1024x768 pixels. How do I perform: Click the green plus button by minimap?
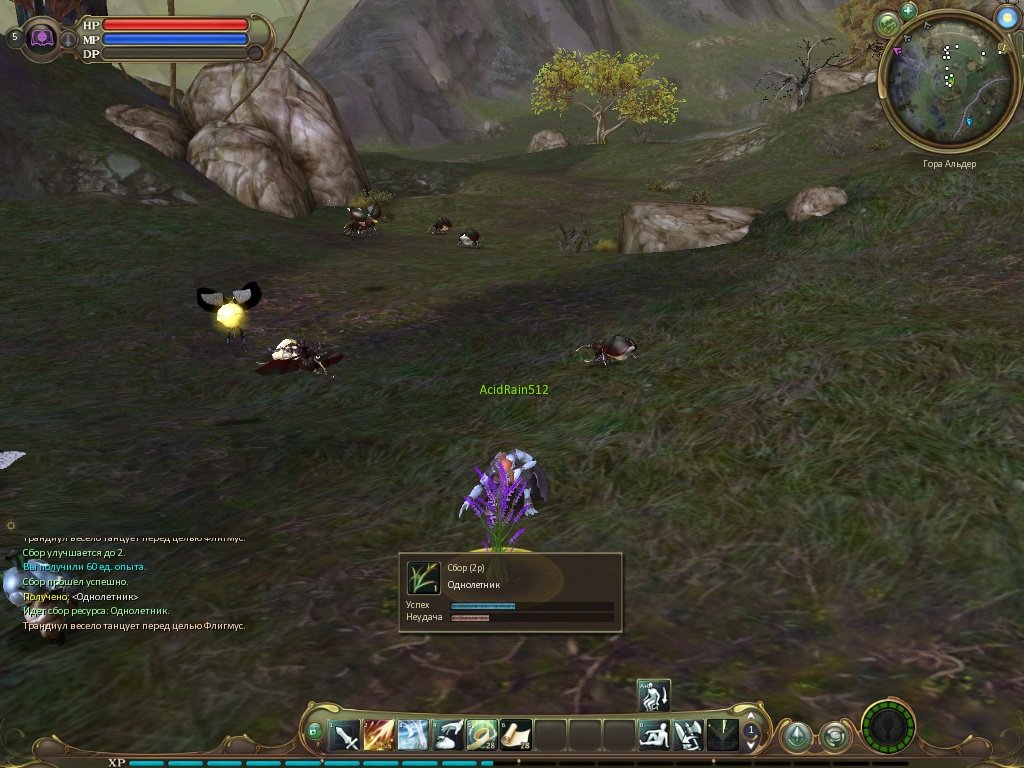pos(908,11)
